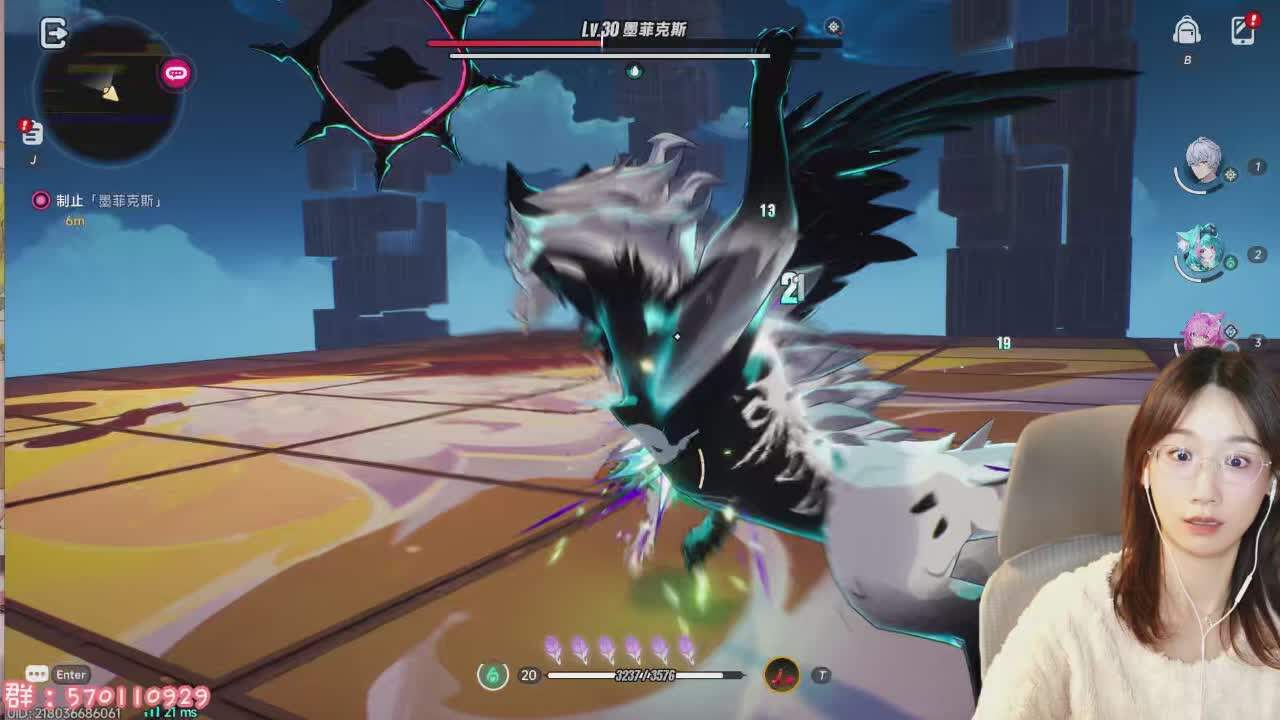Click the exit door icon
This screenshot has width=1280, height=720.
pos(53,33)
